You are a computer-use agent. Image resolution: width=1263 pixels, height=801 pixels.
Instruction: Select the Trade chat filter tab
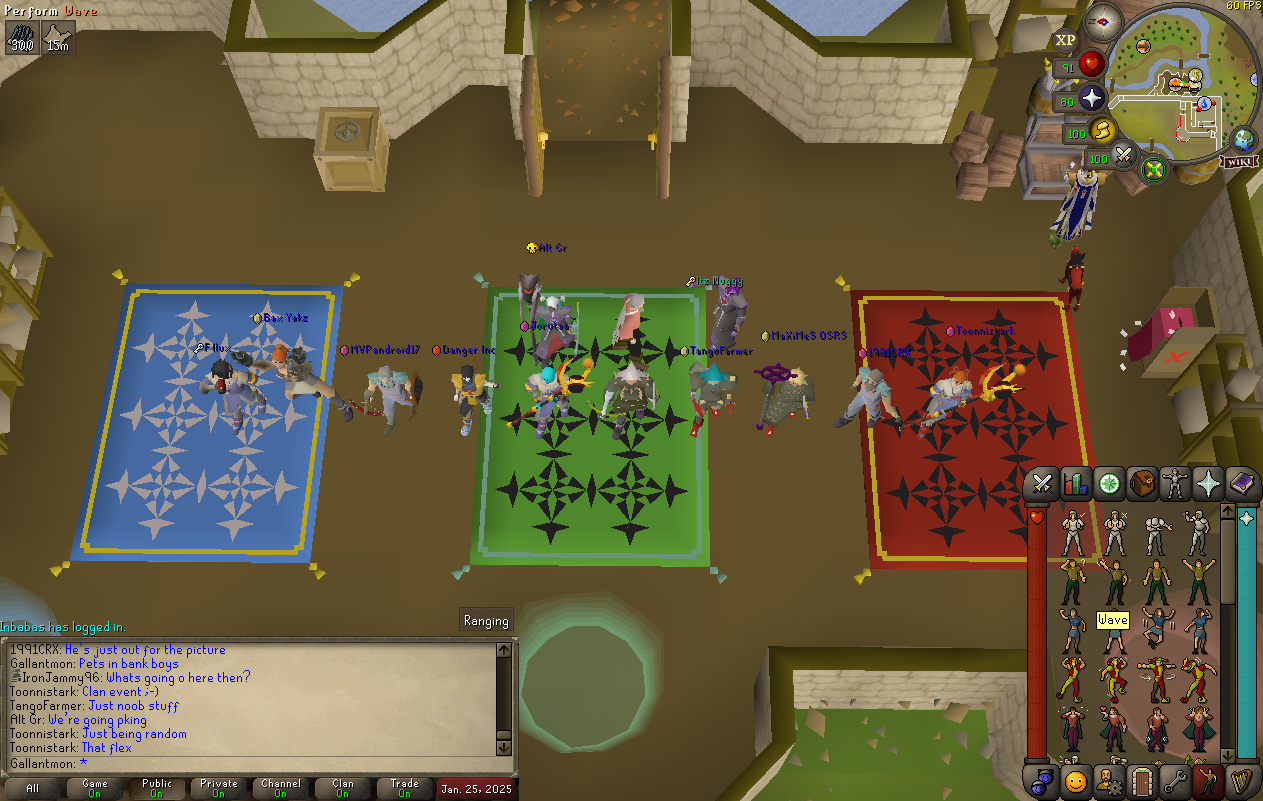(405, 788)
